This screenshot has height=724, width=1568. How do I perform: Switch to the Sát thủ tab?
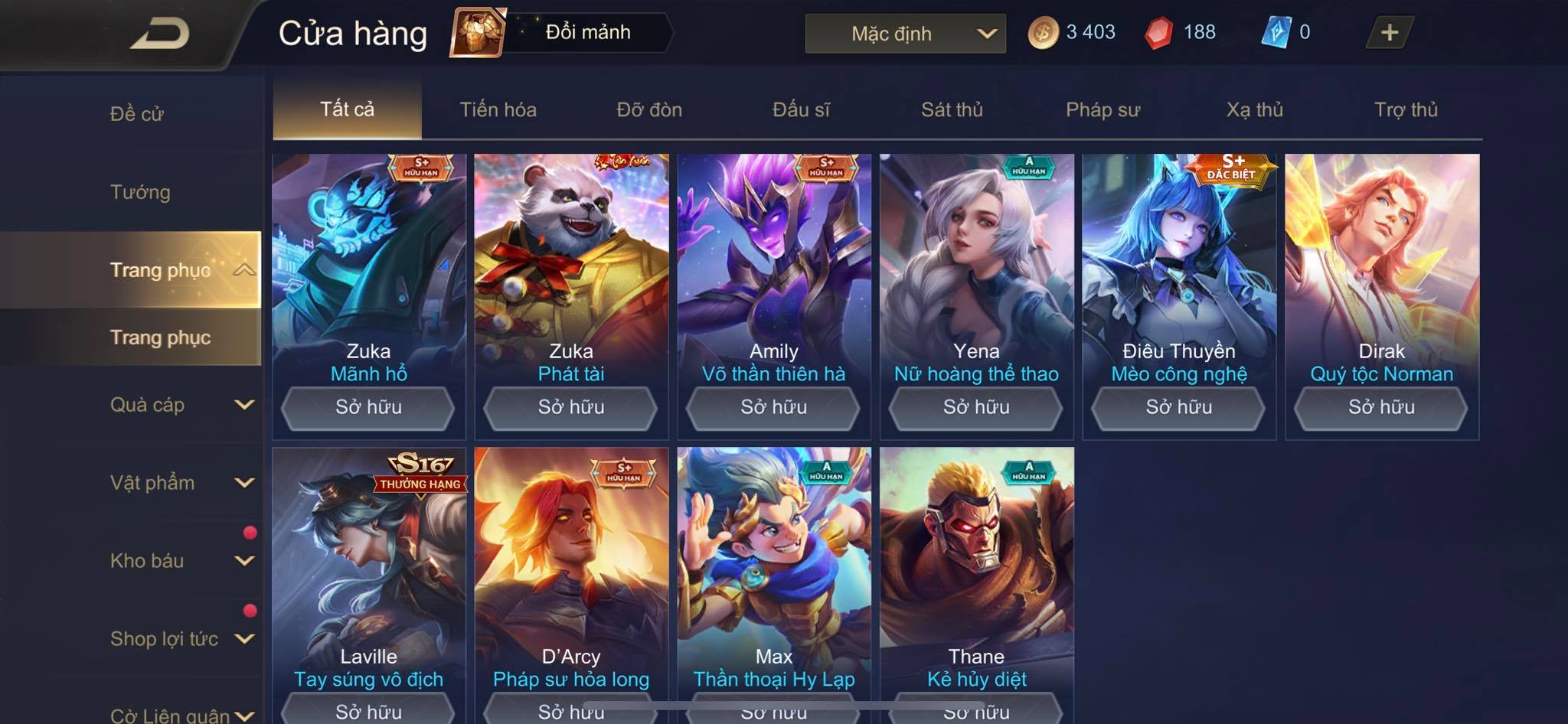point(952,109)
